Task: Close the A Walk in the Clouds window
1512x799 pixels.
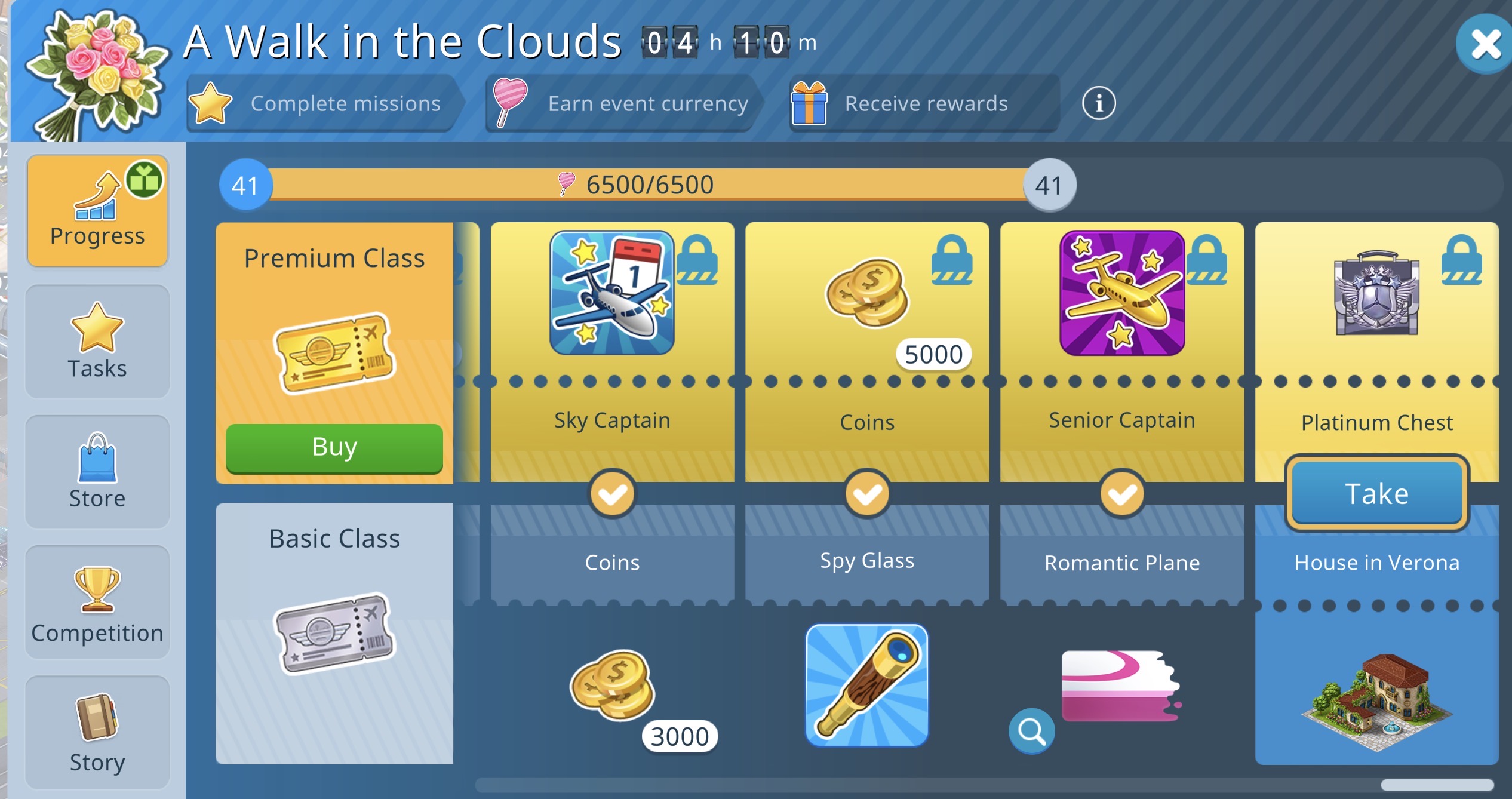Action: pos(1485,45)
